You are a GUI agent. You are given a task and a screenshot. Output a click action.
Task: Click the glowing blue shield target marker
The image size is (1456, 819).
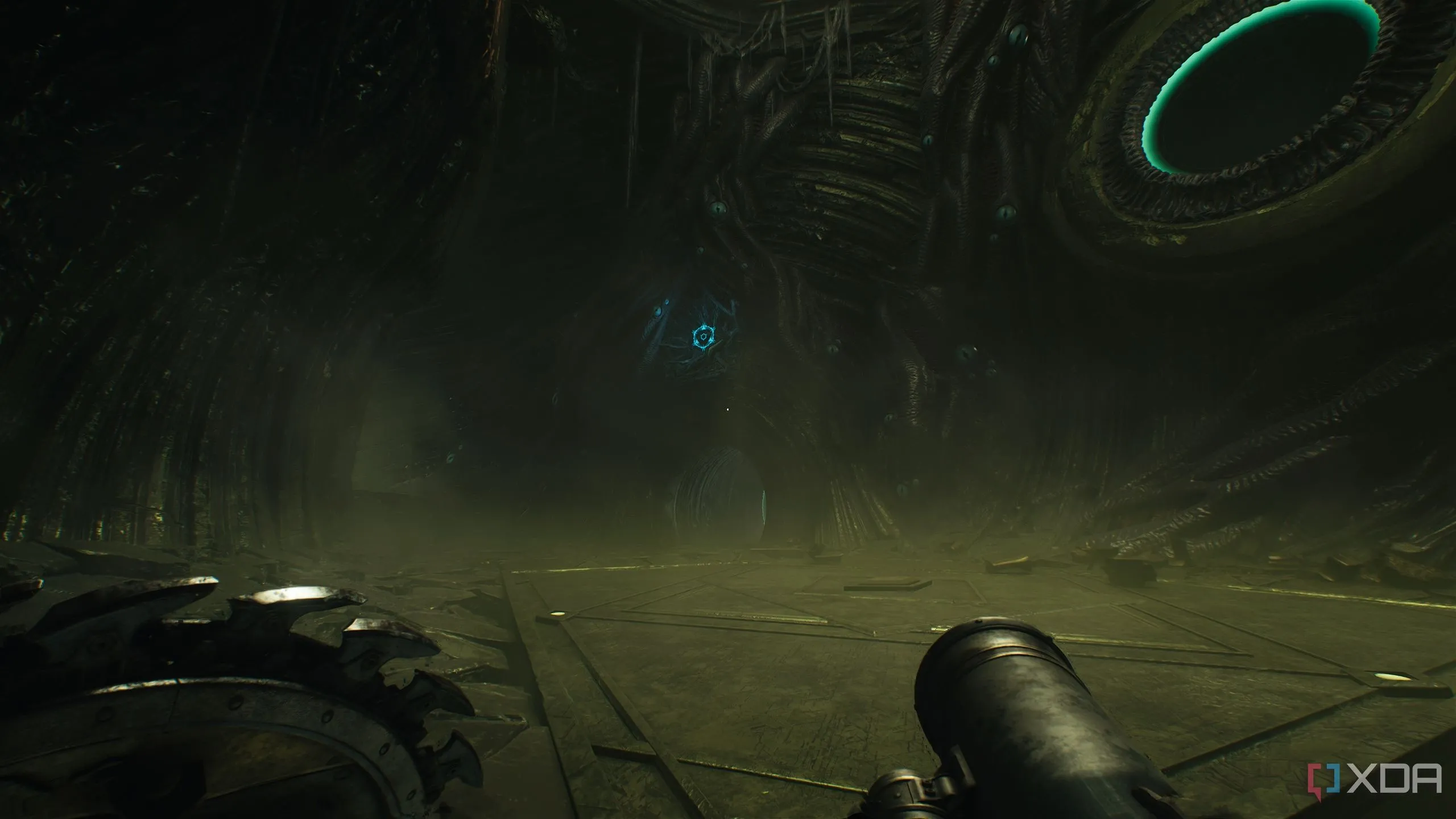pyautogui.click(x=705, y=337)
